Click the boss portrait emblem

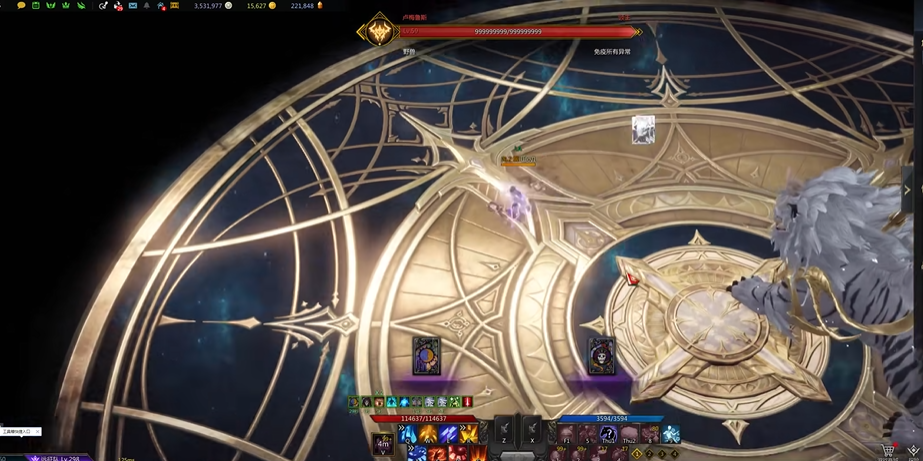(x=379, y=32)
